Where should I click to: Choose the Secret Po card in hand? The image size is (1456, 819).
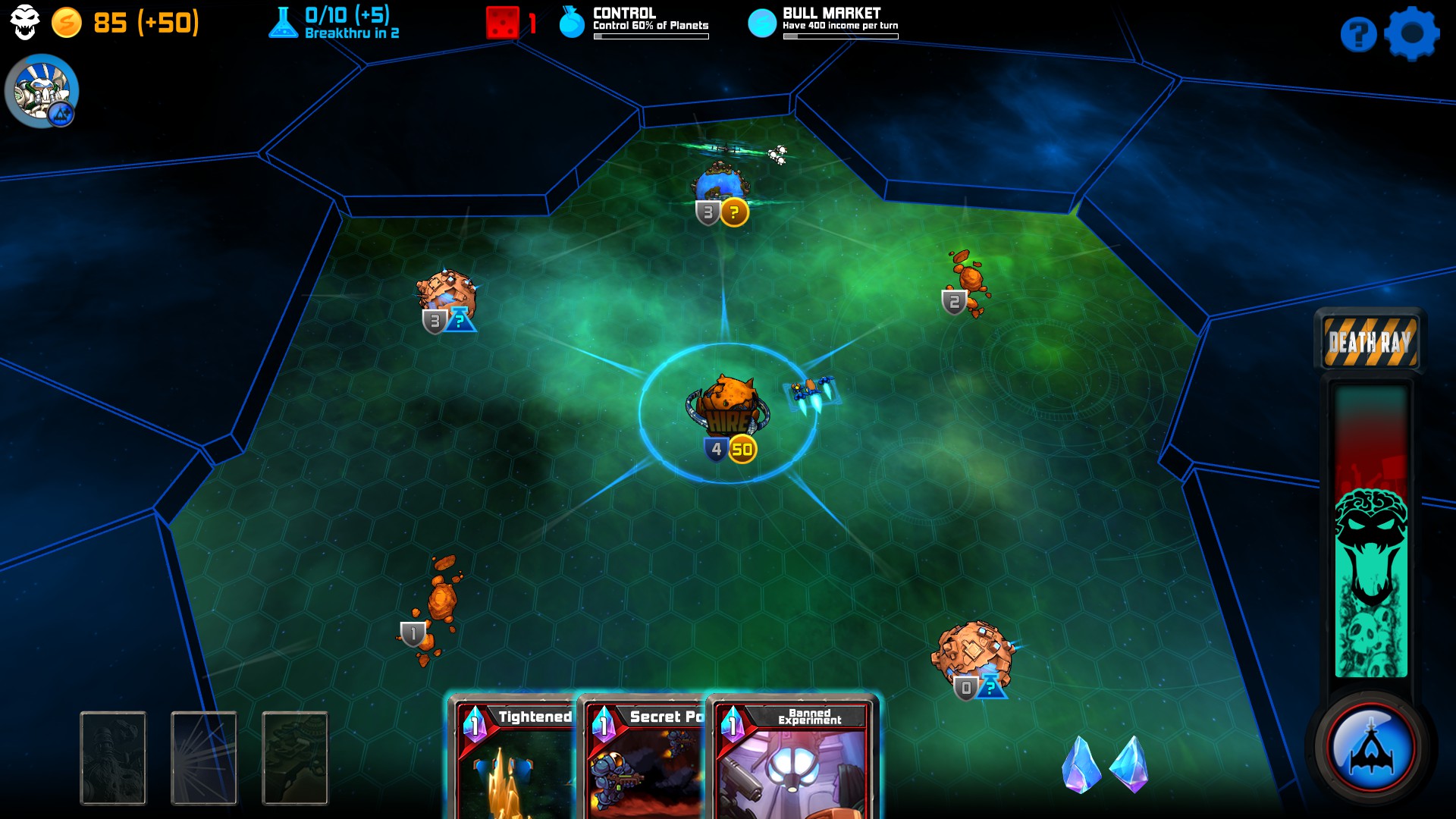coord(645,758)
